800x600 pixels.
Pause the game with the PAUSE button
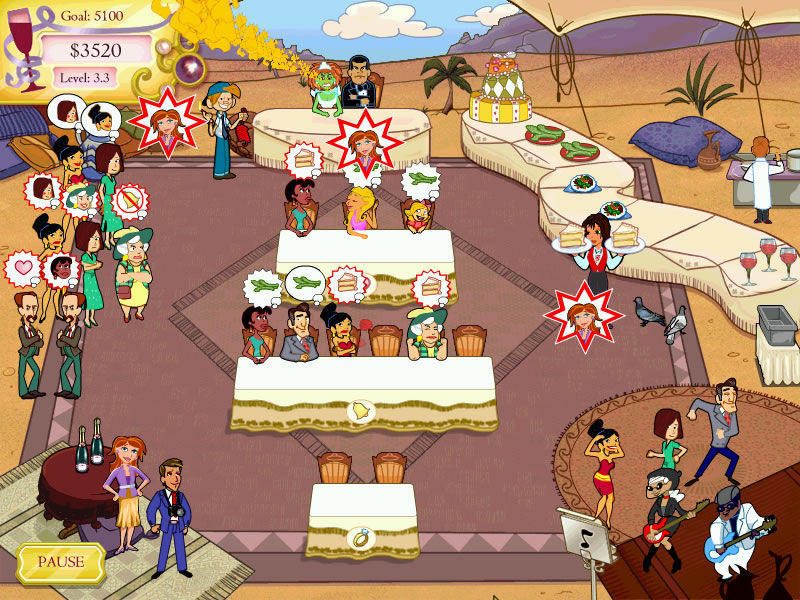click(61, 562)
